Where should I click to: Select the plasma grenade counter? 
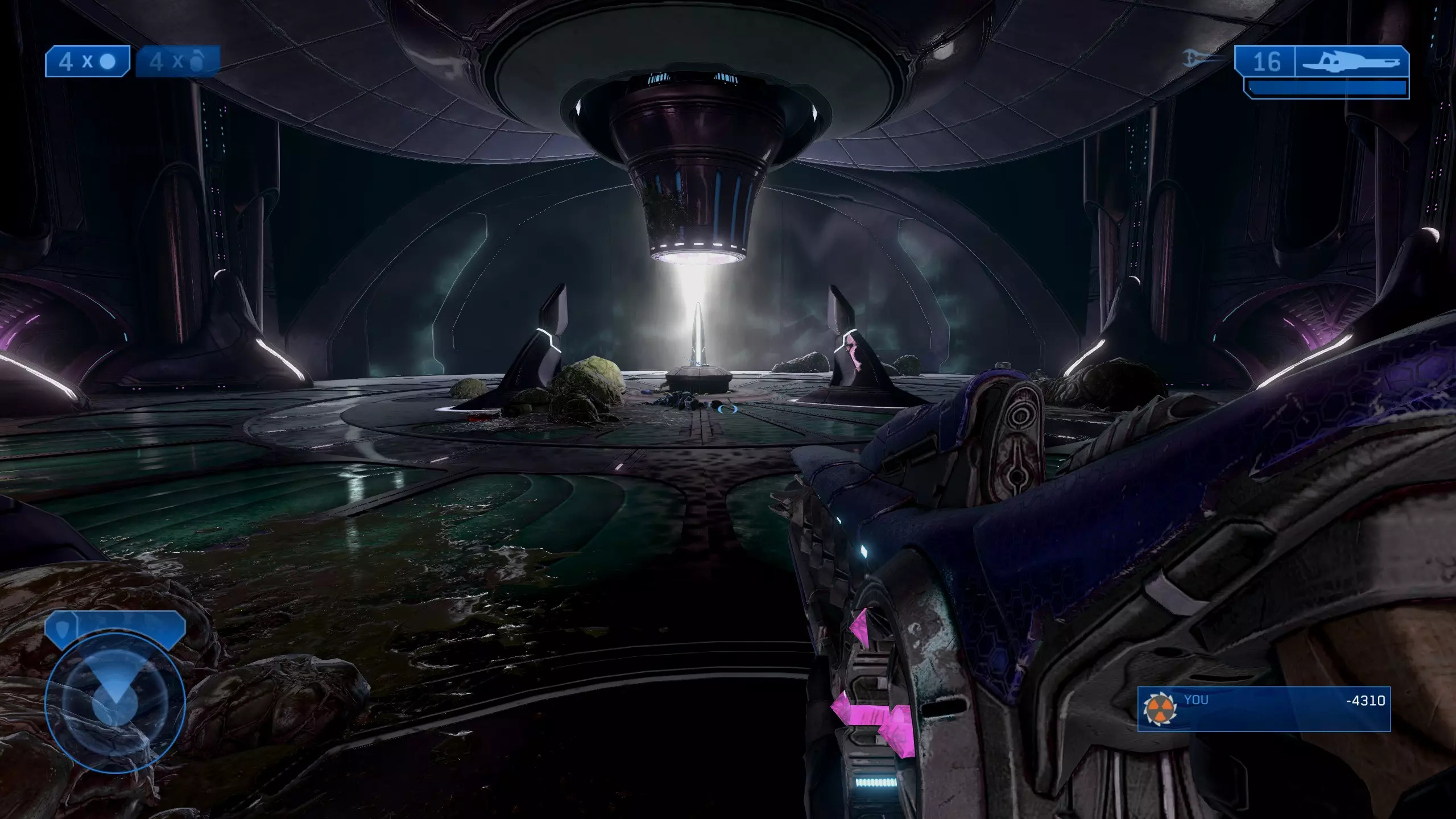[88, 61]
